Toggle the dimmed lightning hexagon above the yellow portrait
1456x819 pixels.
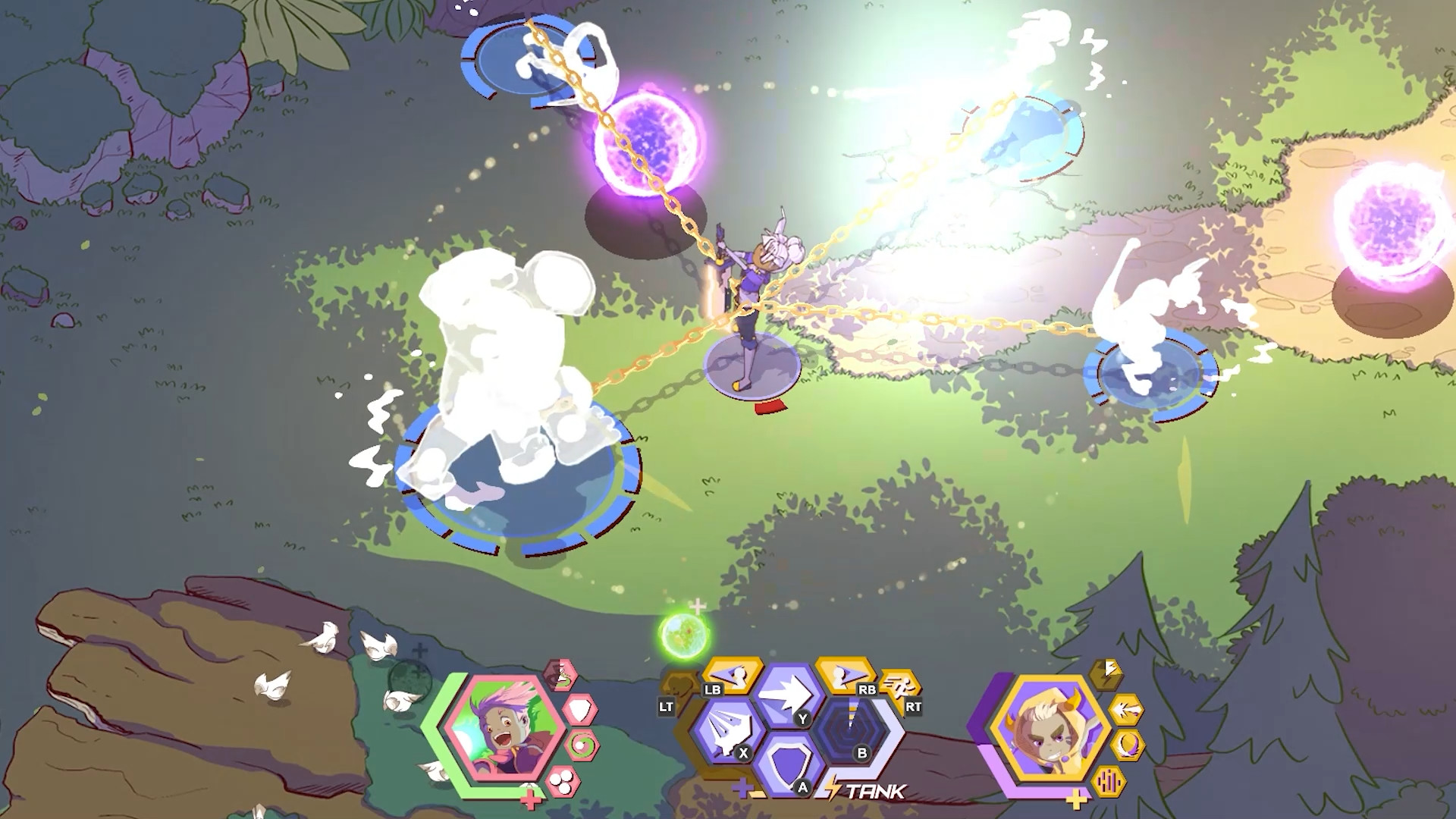pyautogui.click(x=1107, y=674)
